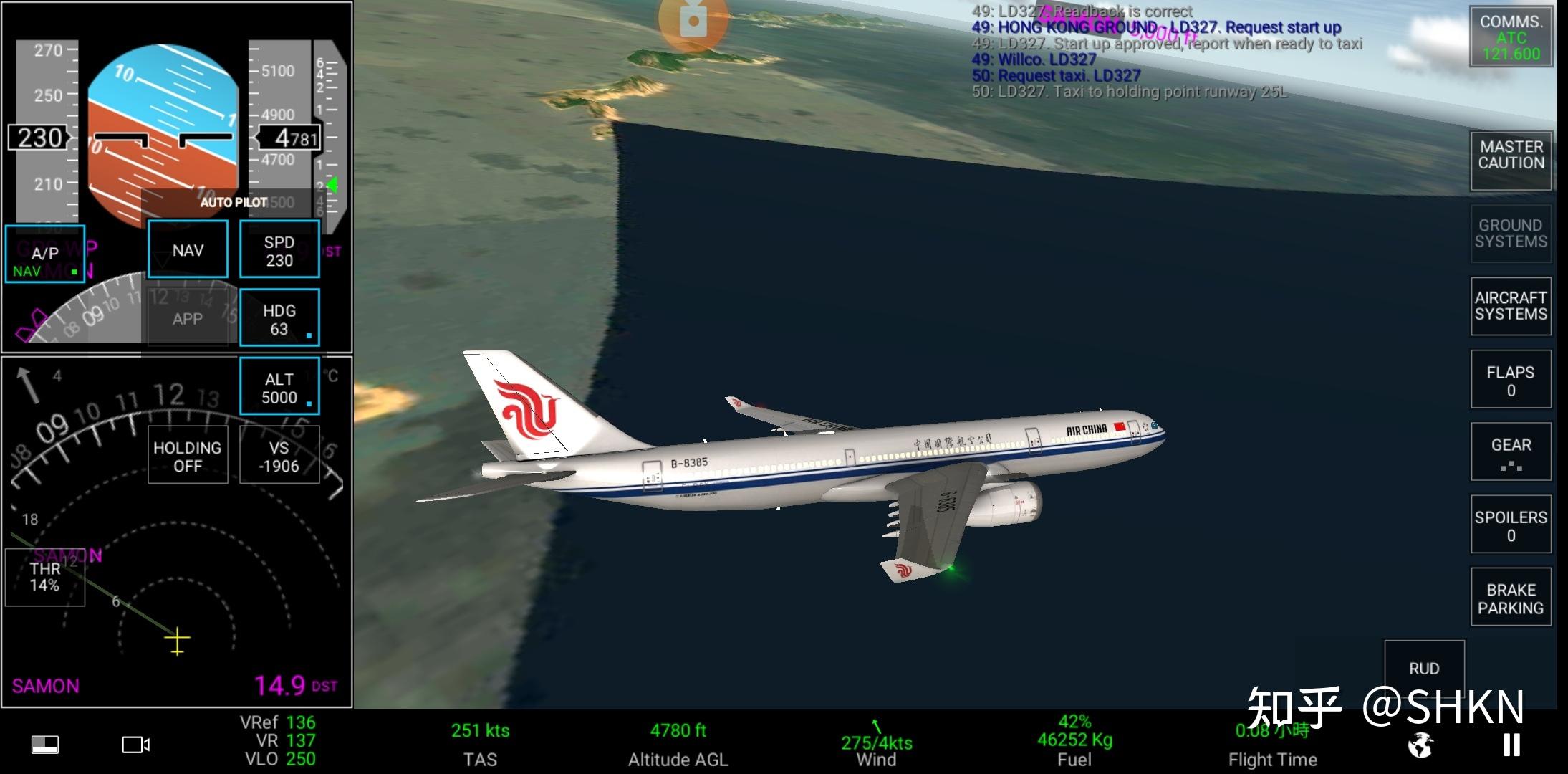Image resolution: width=1568 pixels, height=774 pixels.
Task: Select the HDG 63 heading setting
Action: (x=279, y=318)
